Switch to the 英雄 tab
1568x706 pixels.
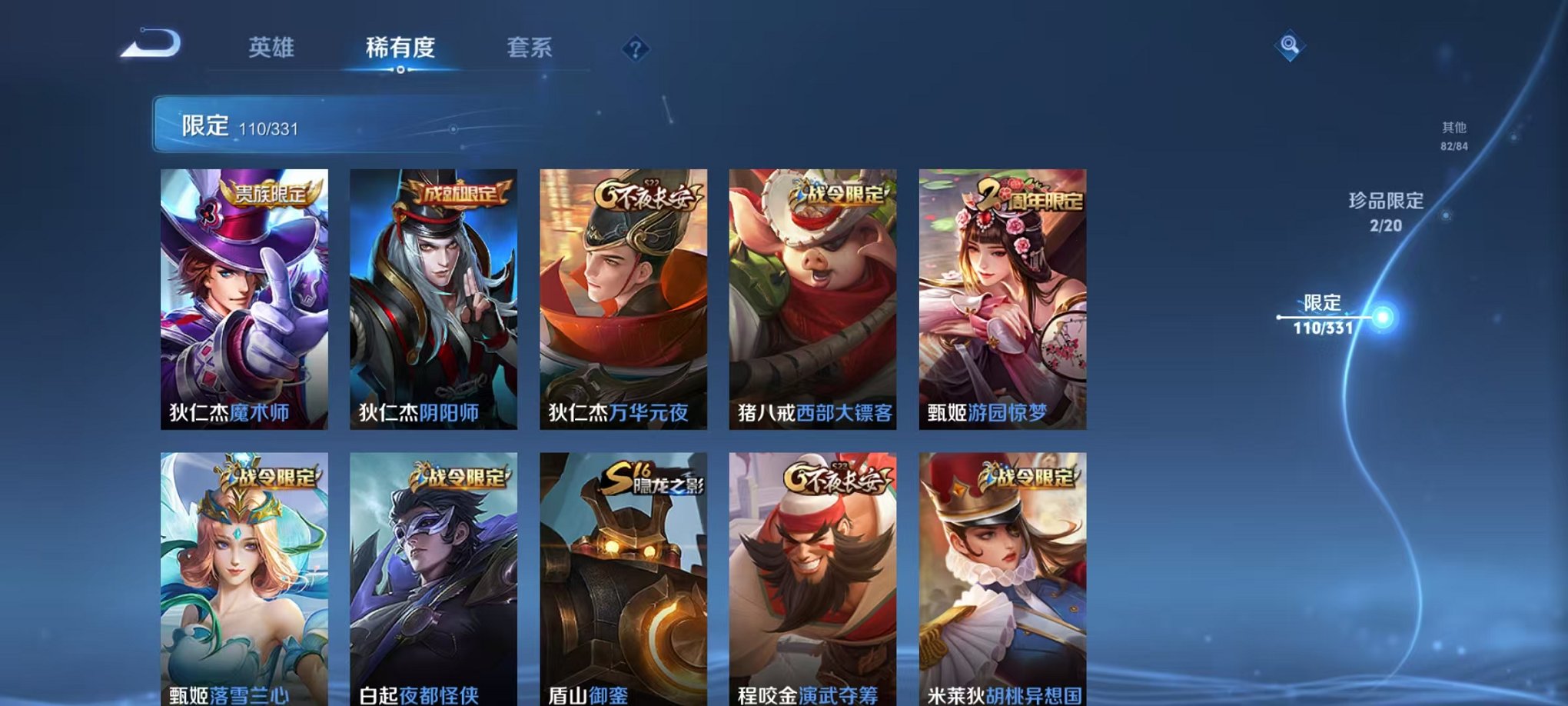point(271,48)
